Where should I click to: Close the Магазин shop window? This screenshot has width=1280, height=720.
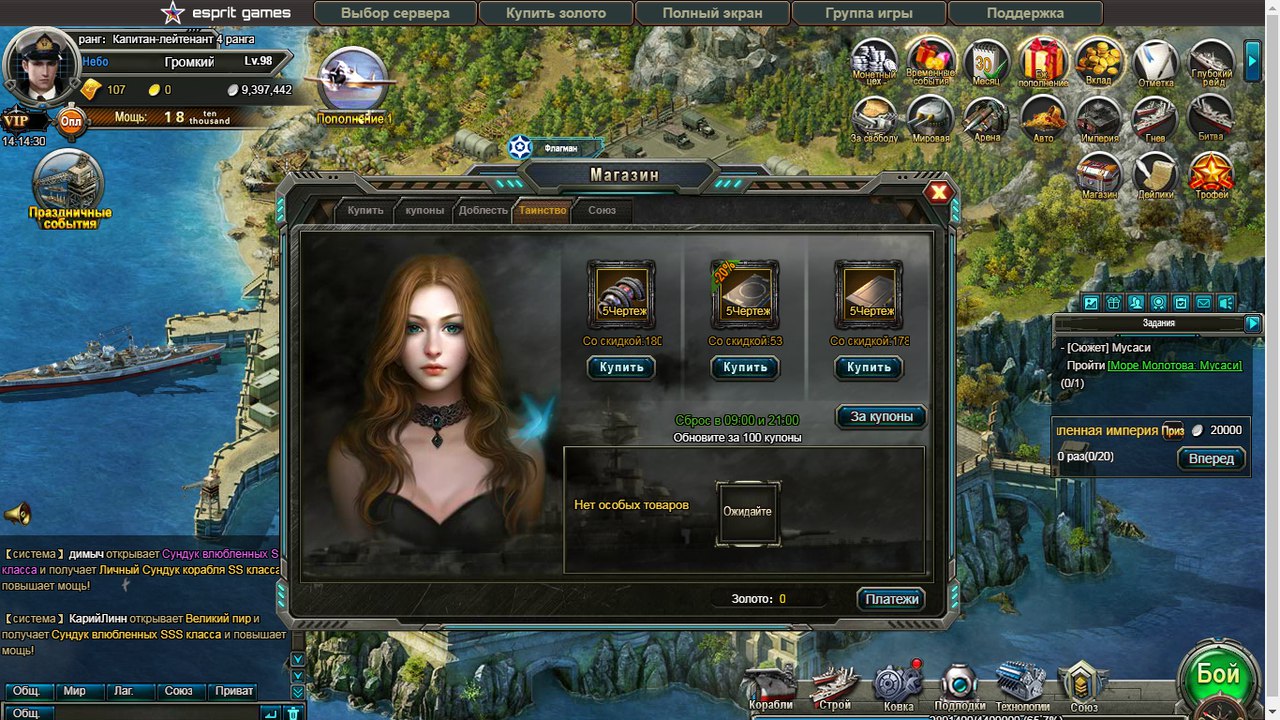[938, 193]
